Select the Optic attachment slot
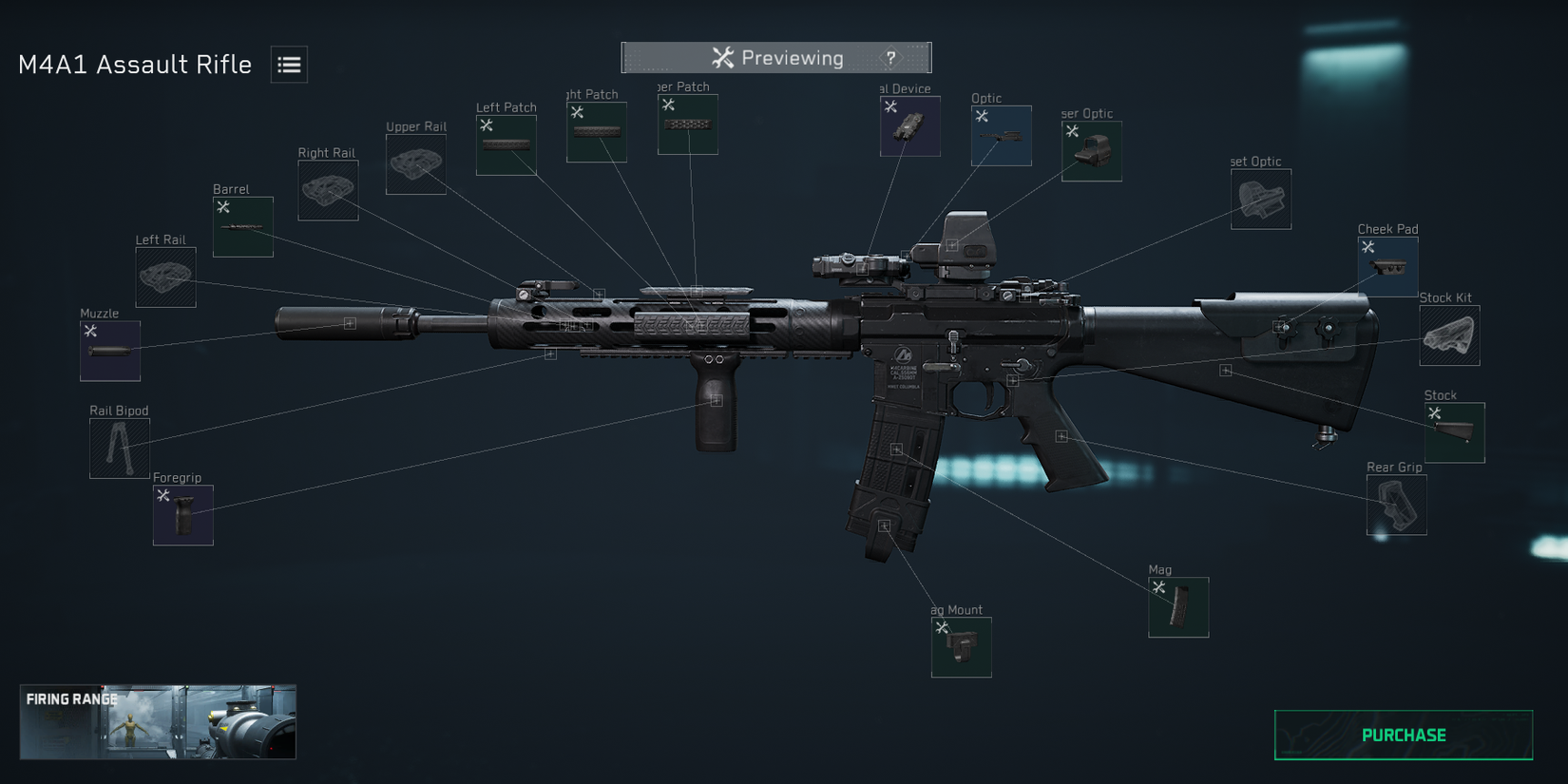The height and width of the screenshot is (784, 1568). click(x=1001, y=135)
